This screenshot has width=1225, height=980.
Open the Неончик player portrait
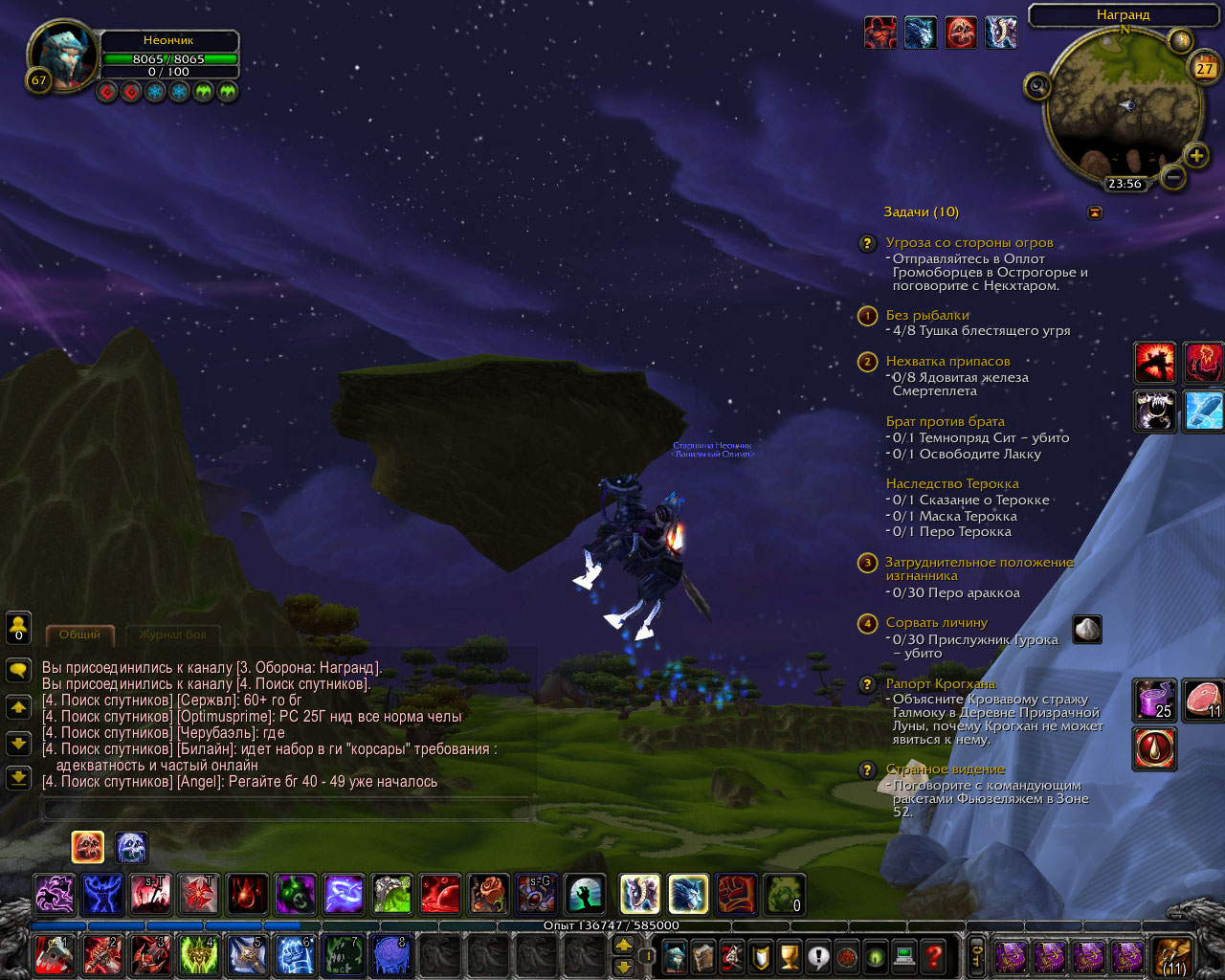(x=63, y=56)
